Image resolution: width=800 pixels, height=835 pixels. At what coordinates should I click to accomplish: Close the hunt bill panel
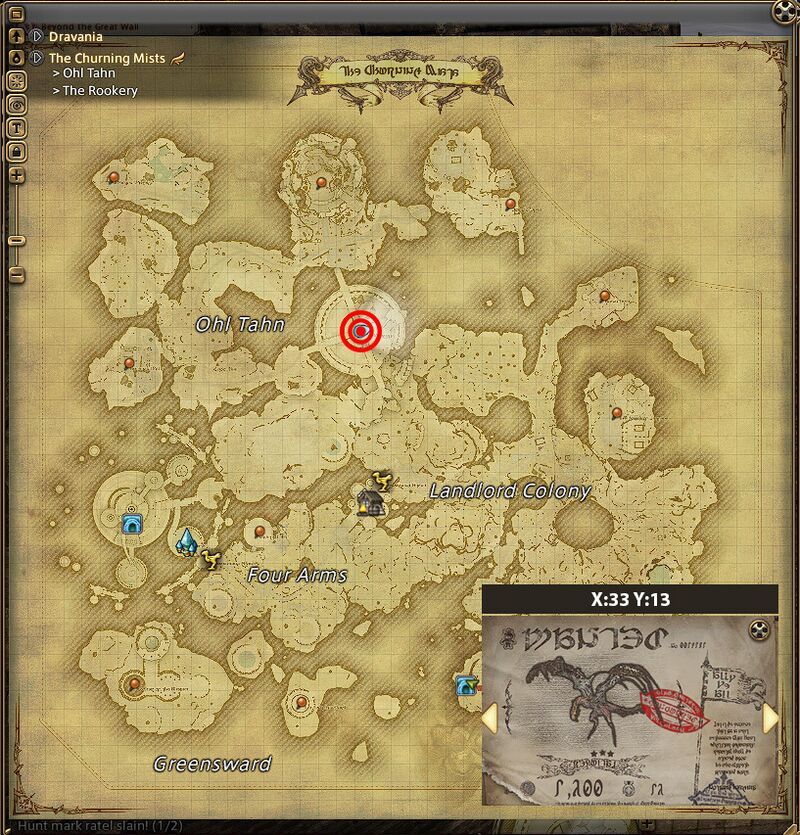pos(761,629)
